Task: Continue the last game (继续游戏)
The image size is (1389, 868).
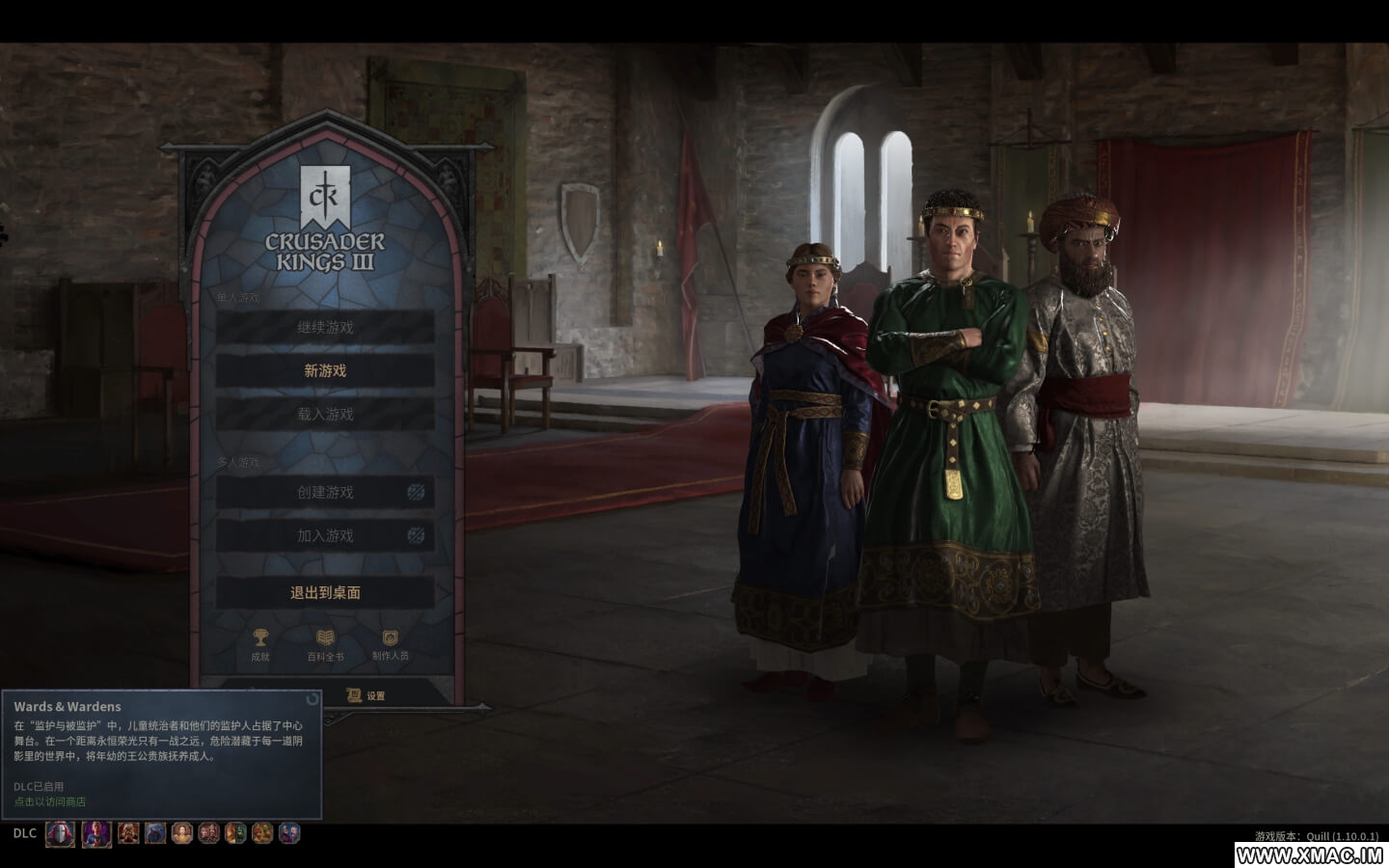Action: click(x=325, y=327)
